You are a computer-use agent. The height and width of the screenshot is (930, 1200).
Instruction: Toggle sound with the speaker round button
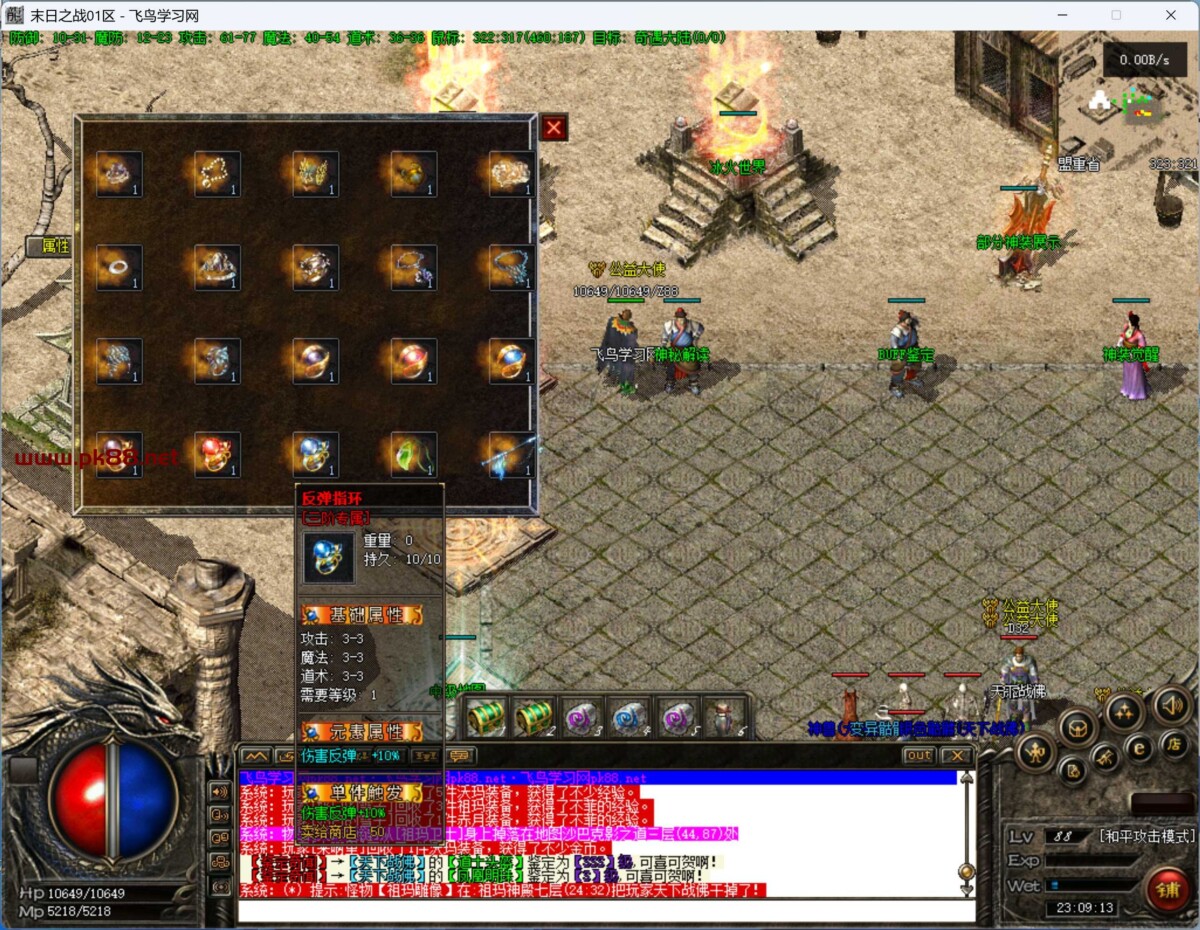click(1173, 705)
